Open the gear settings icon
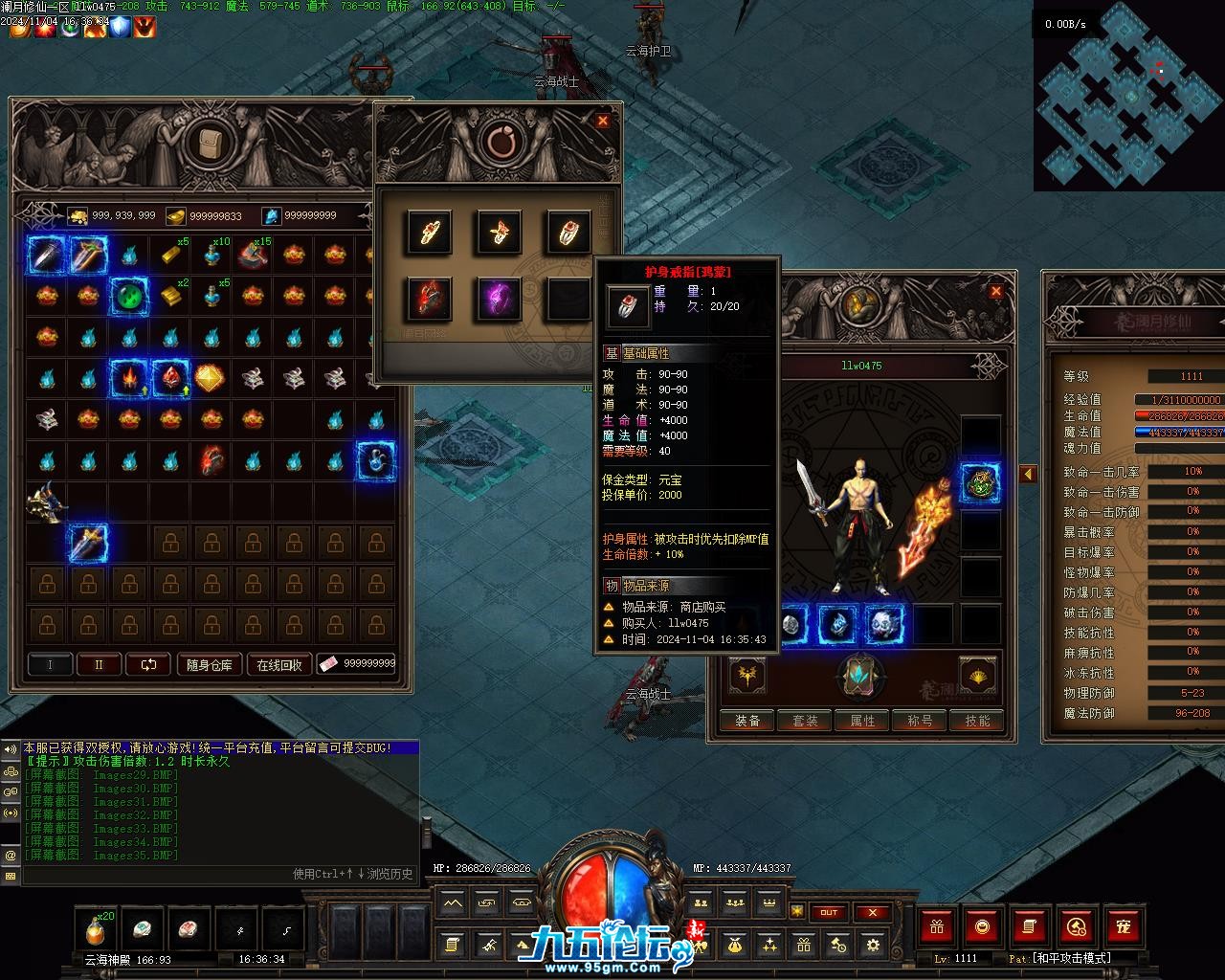 [x=872, y=946]
